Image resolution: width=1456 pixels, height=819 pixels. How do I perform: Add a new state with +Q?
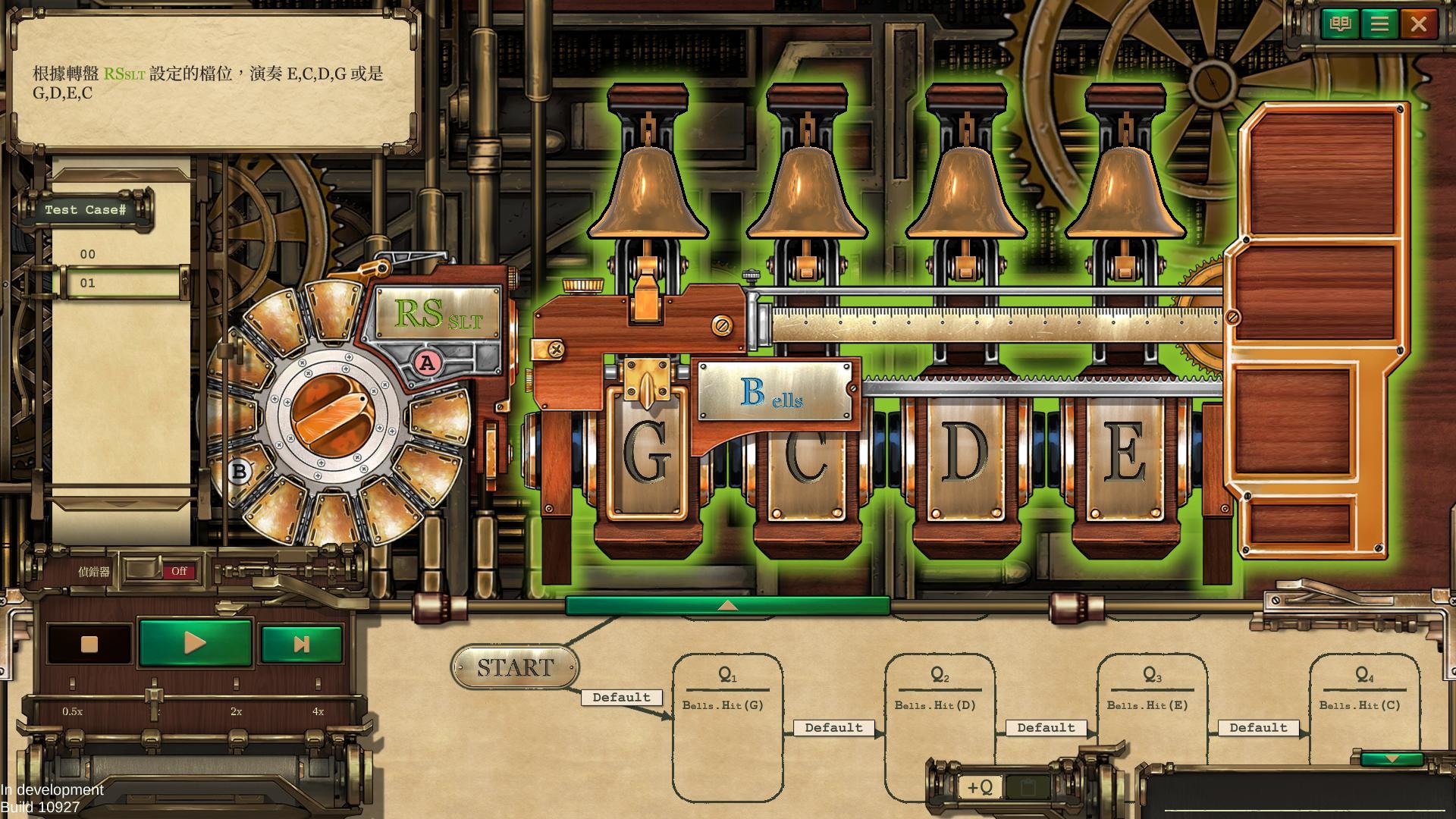pos(980,787)
